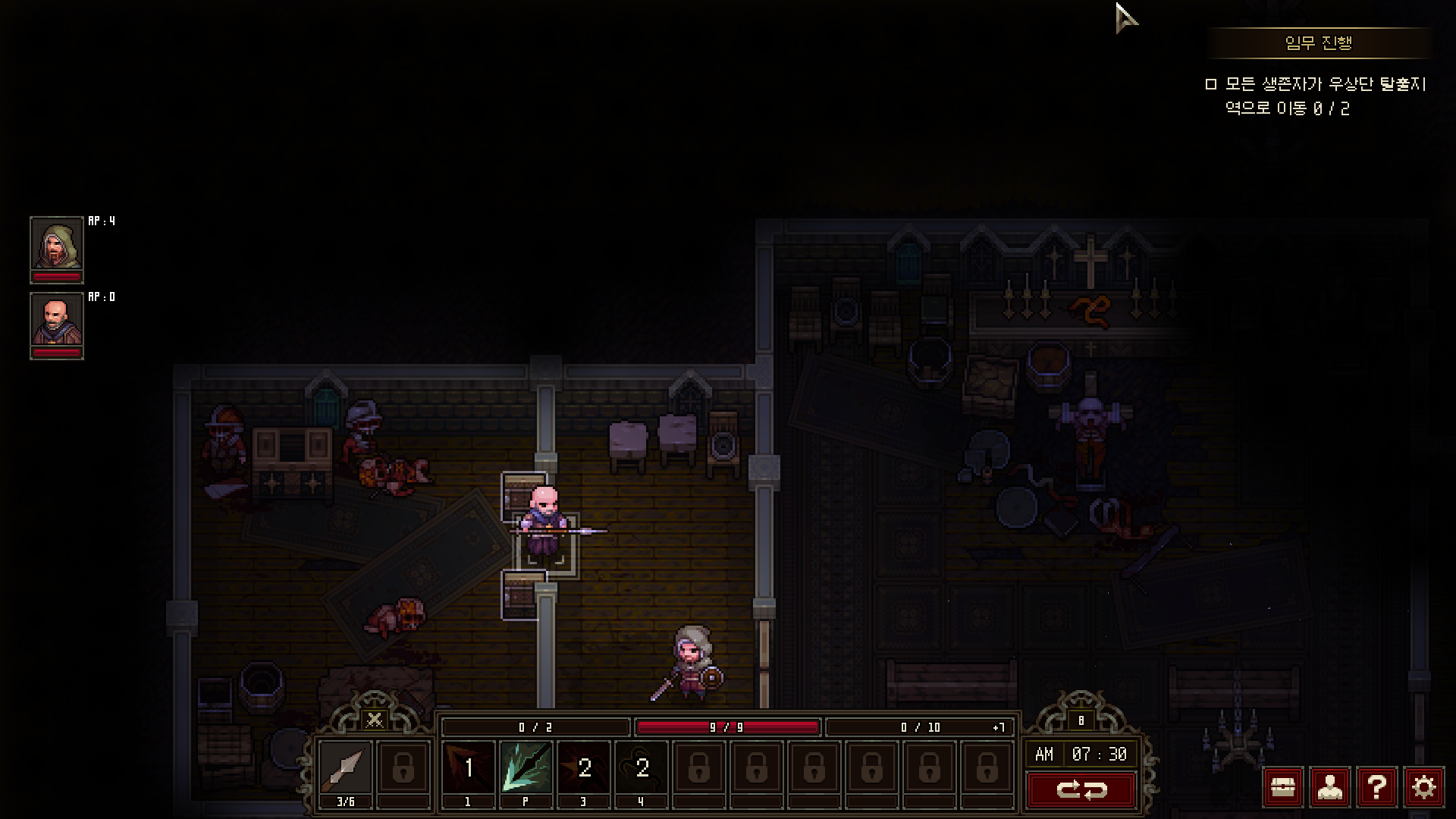This screenshot has width=1456, height=819.
Task: End the turn with the red arrows button
Action: point(1081,790)
